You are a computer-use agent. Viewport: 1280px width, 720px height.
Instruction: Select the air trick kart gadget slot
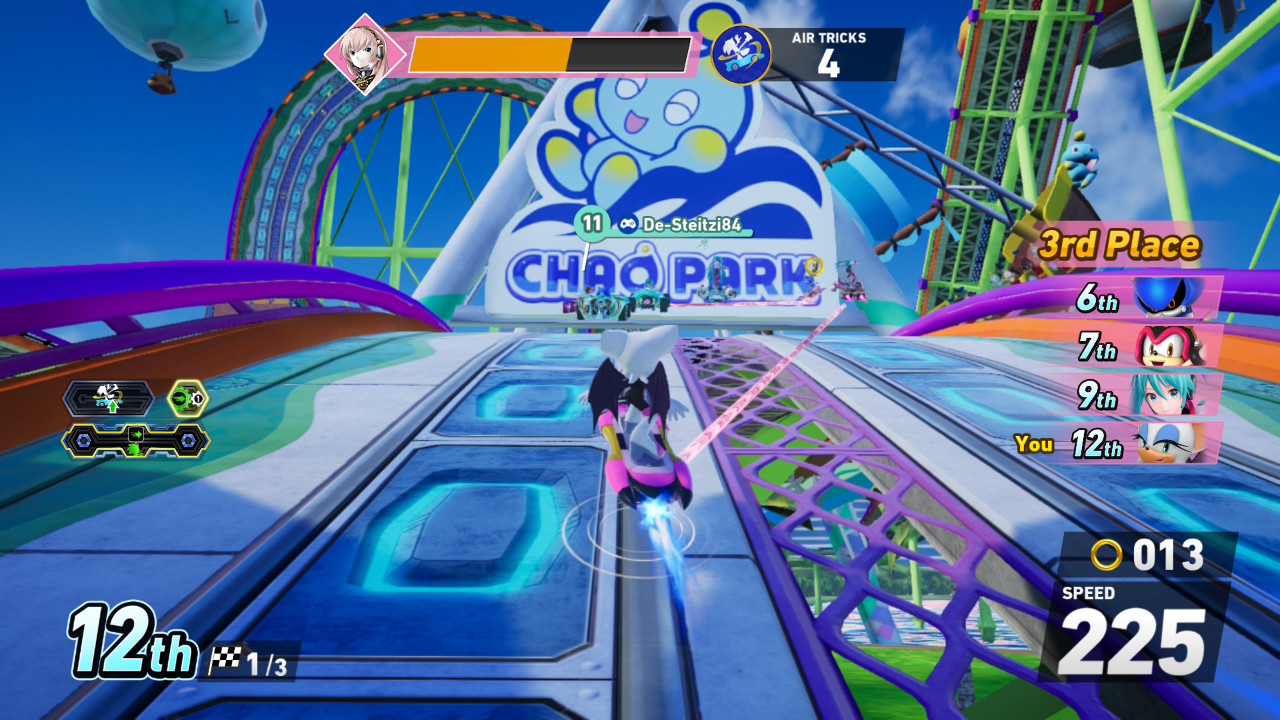pyautogui.click(x=108, y=399)
